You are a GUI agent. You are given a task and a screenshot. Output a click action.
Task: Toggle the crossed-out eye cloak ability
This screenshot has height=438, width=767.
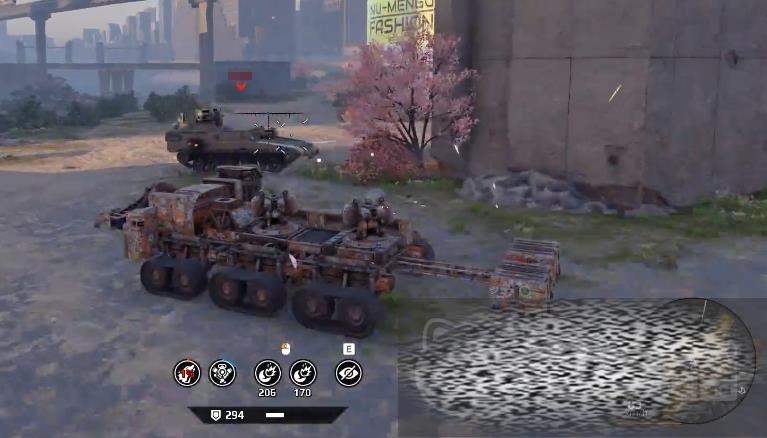(x=349, y=373)
